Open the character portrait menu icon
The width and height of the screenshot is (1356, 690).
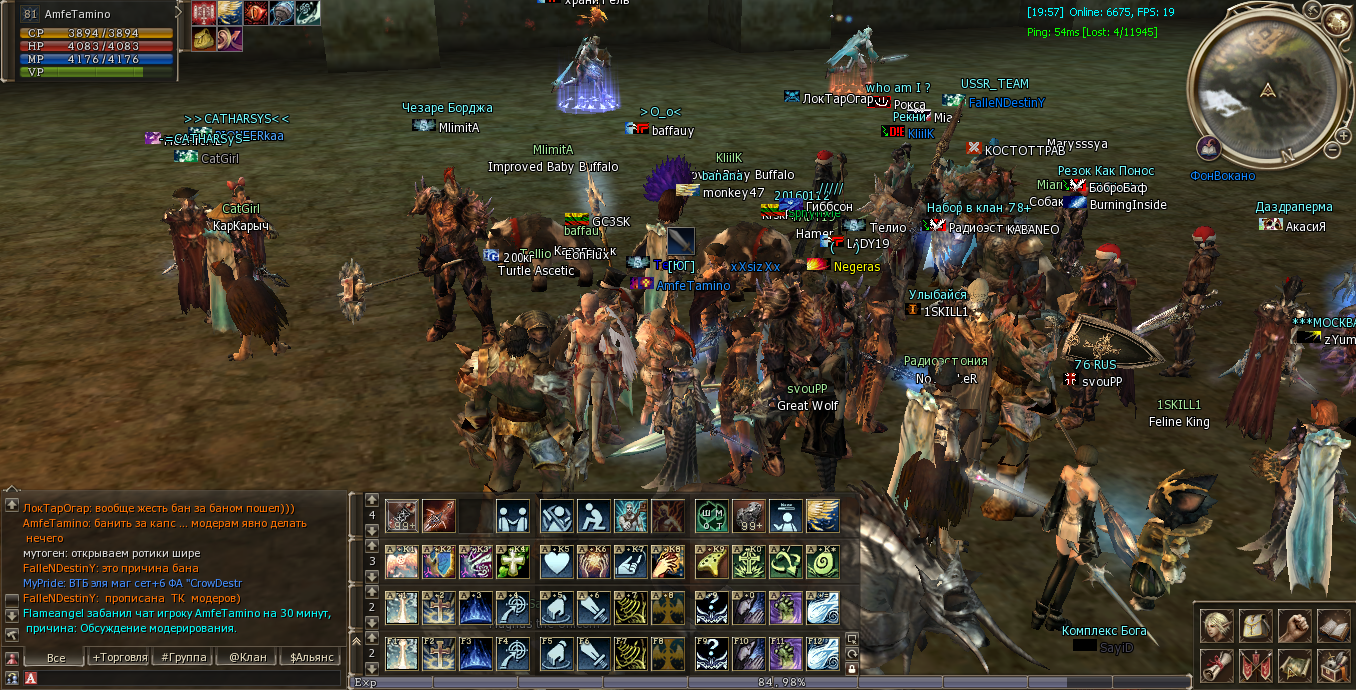click(1216, 626)
